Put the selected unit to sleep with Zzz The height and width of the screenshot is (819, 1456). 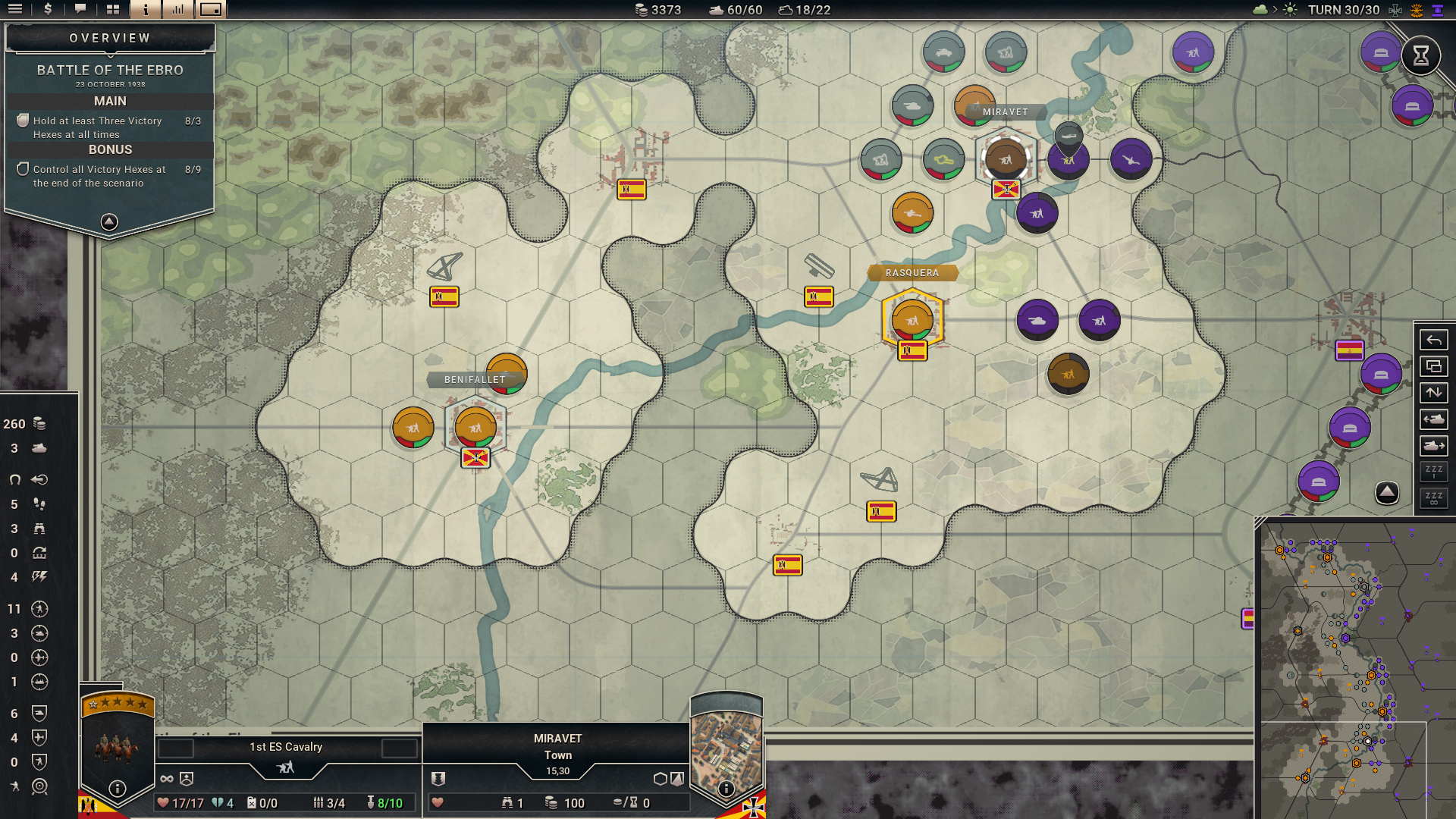pyautogui.click(x=1433, y=472)
